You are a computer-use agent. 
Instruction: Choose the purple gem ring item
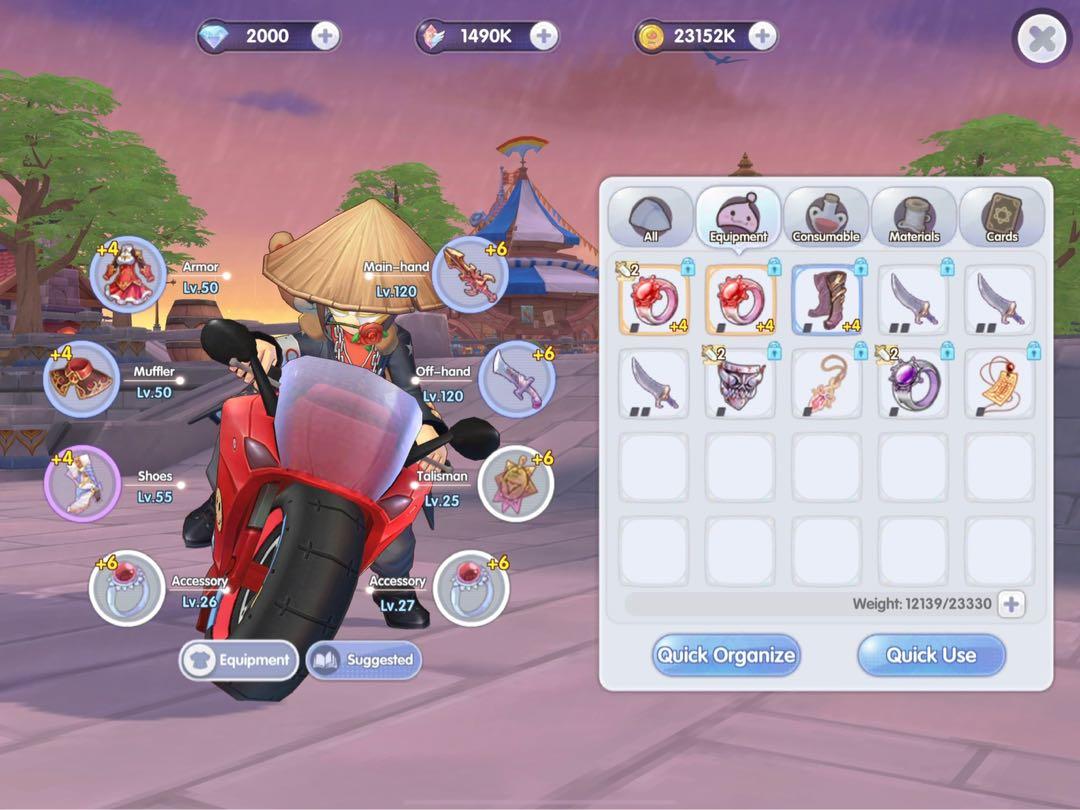[913, 383]
